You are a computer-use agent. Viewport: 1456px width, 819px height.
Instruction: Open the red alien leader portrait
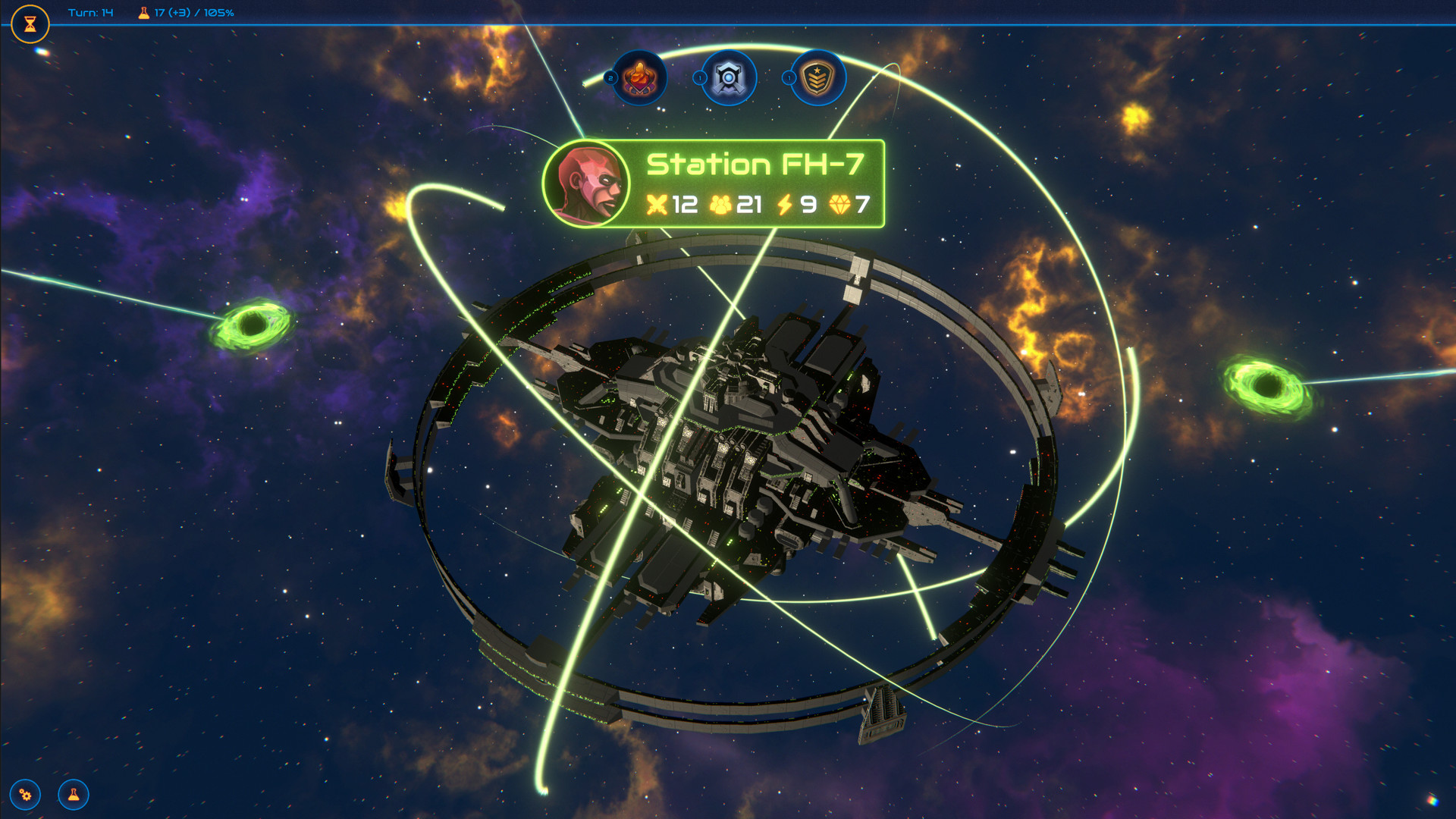pyautogui.click(x=586, y=184)
